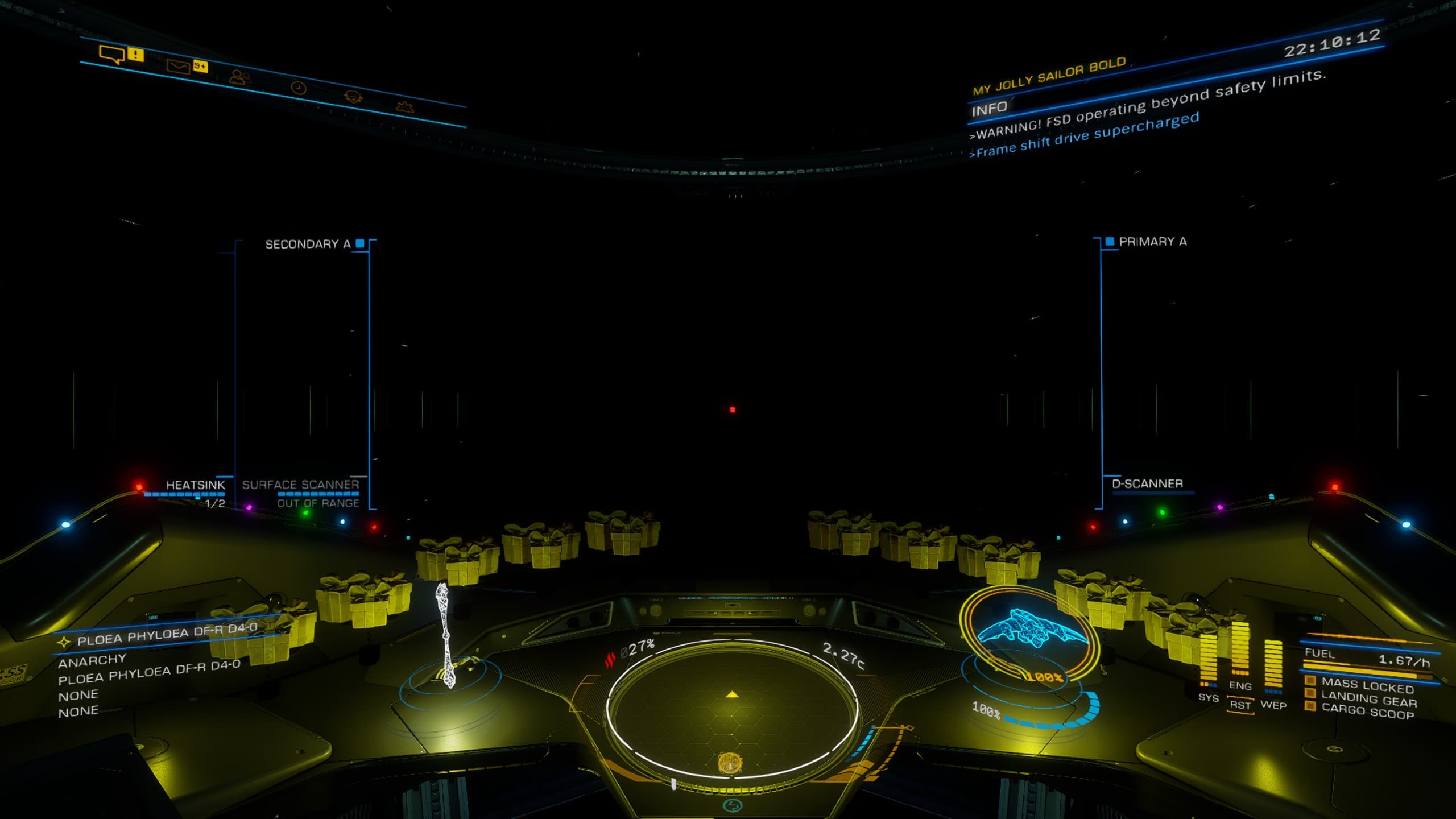The height and width of the screenshot is (819, 1456).
Task: Divert power to ENG
Action: [1240, 686]
